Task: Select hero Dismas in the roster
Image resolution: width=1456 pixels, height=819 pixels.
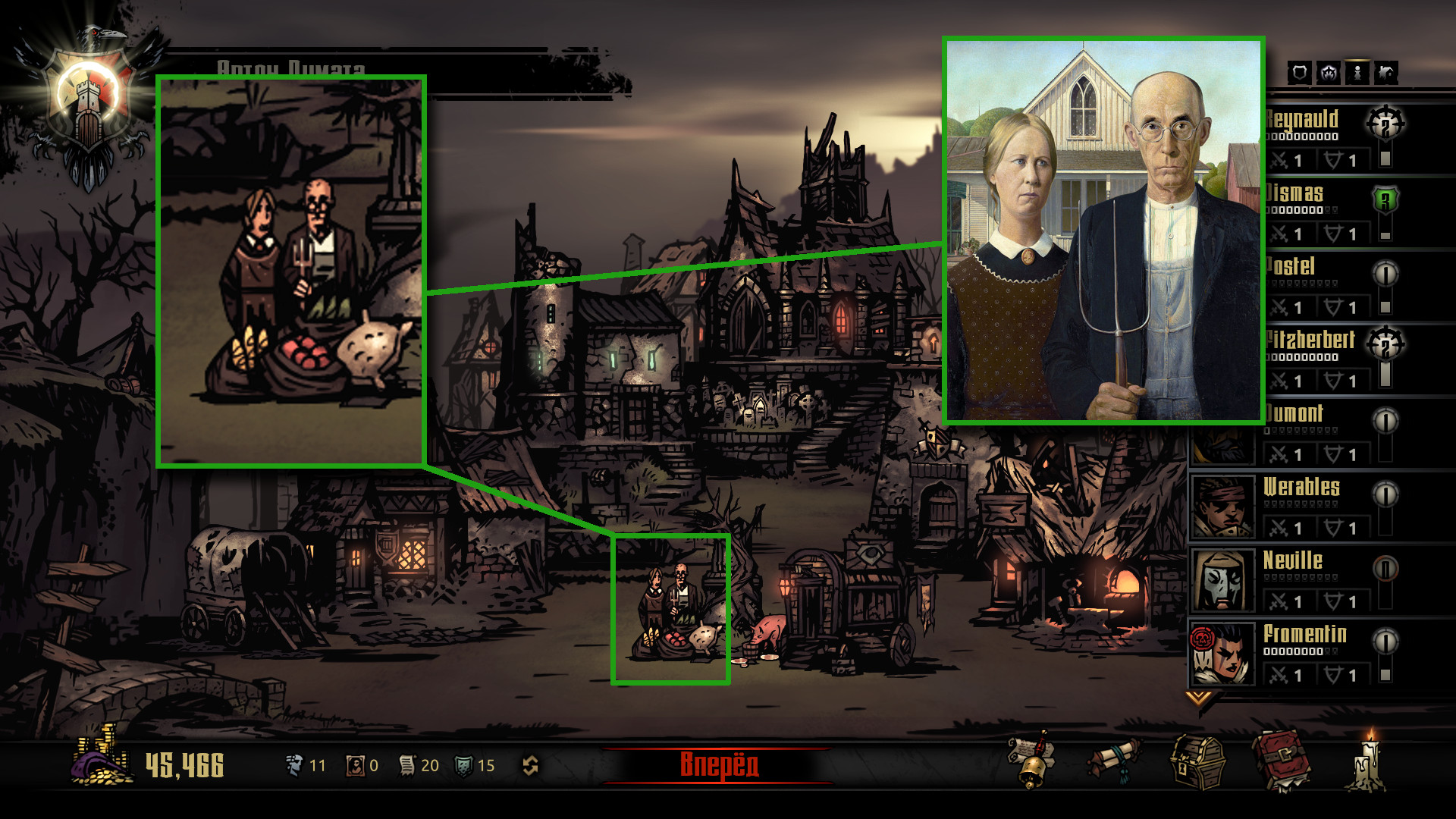Action: click(x=1295, y=193)
